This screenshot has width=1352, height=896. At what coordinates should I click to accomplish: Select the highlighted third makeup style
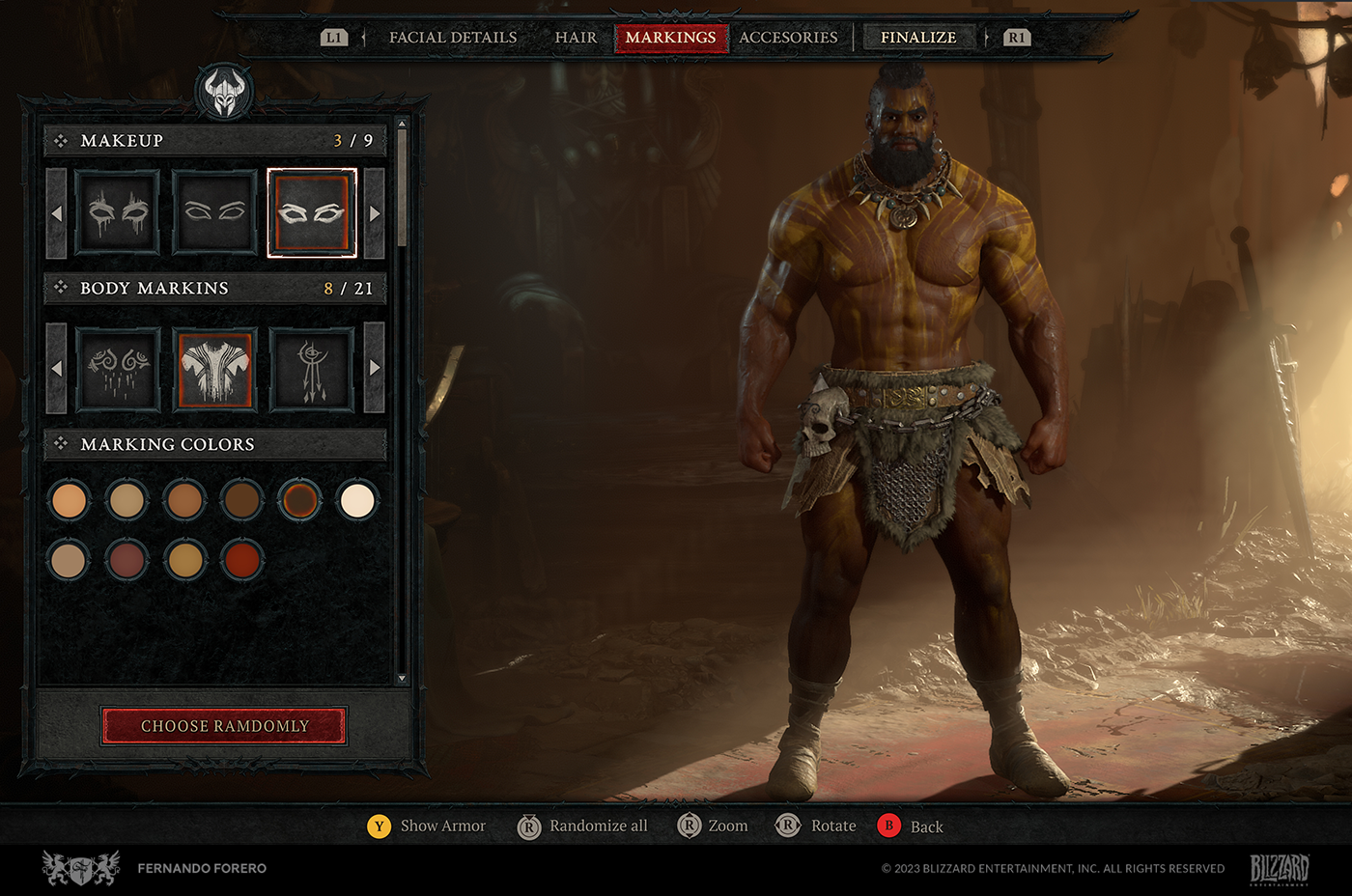pos(311,212)
